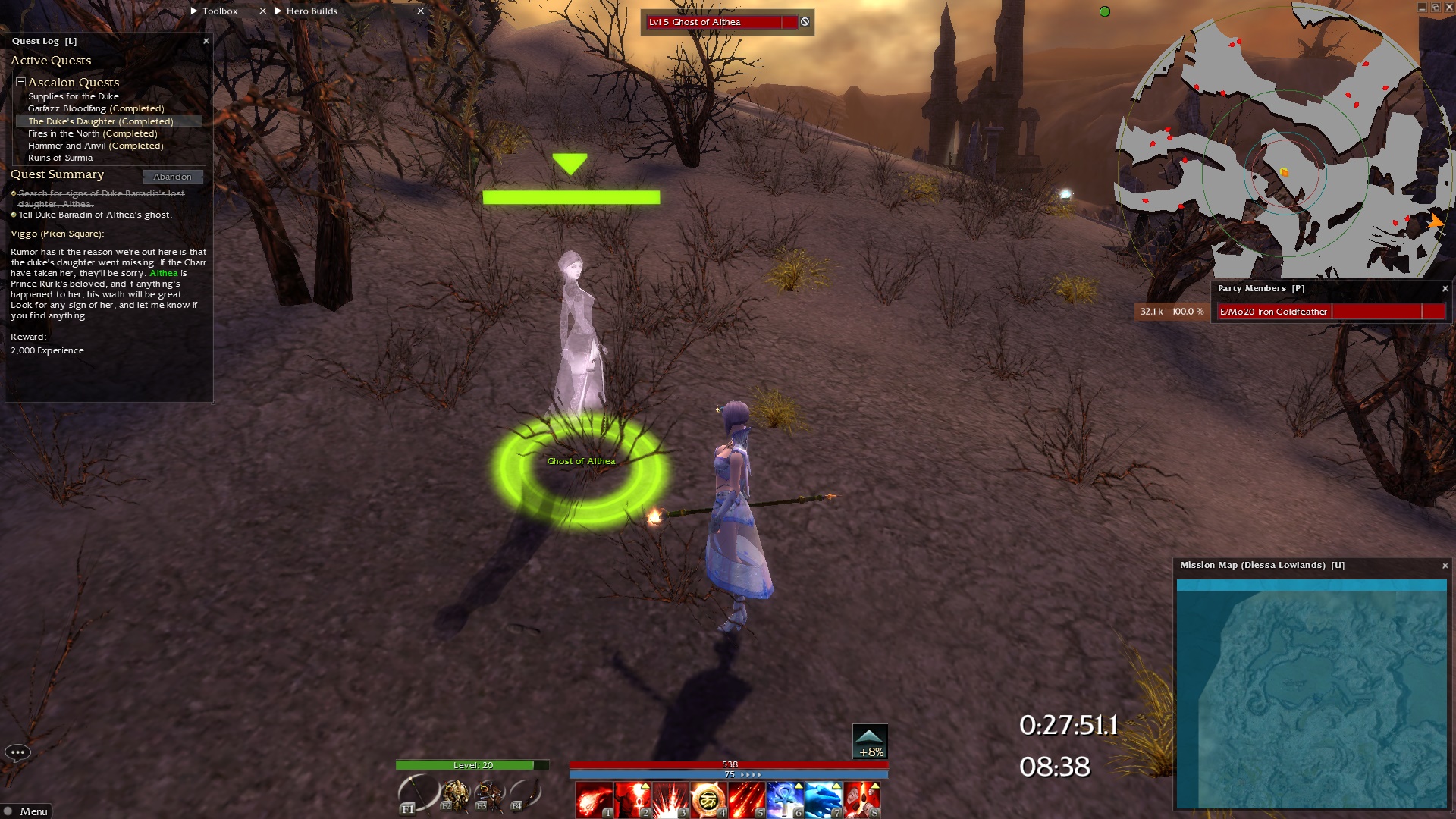Image resolution: width=1456 pixels, height=819 pixels.
Task: Close the Hero Builds window
Action: point(421,11)
